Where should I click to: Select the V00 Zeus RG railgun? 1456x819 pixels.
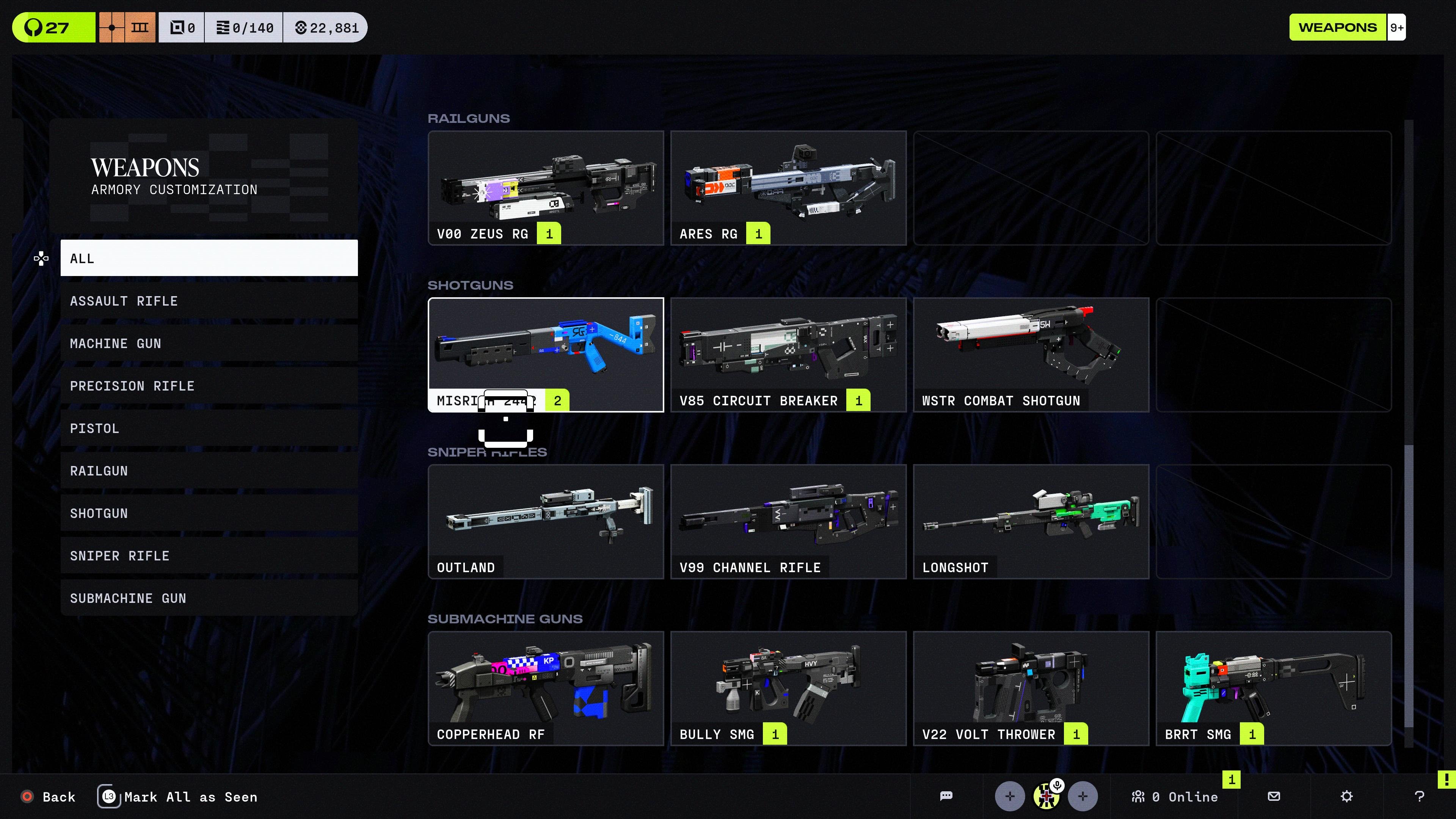click(x=546, y=188)
